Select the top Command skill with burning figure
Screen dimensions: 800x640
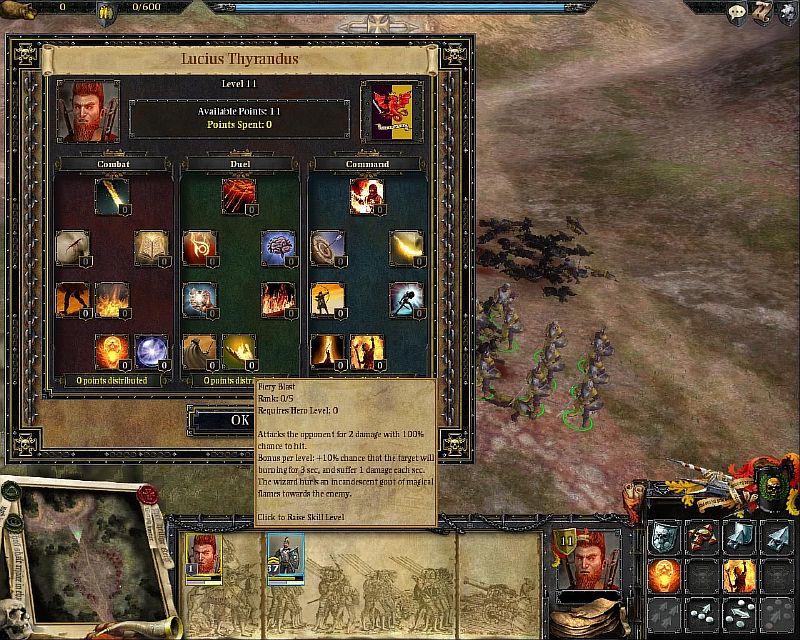[366, 196]
